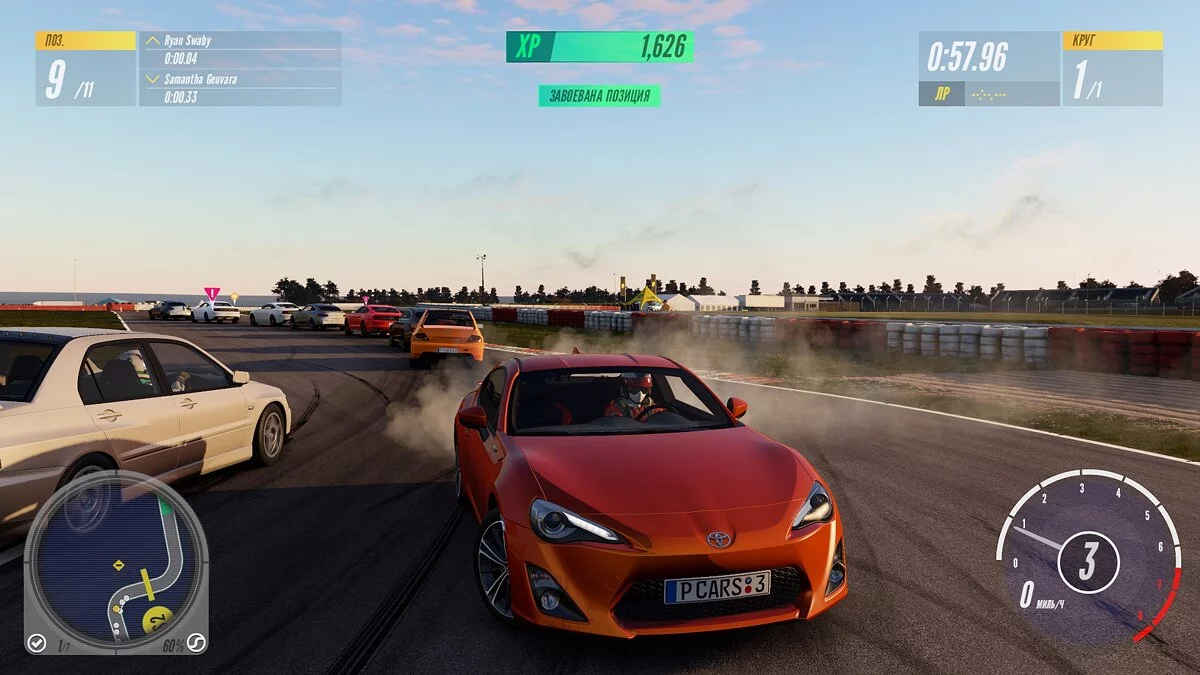The image size is (1200, 675).
Task: Click the S-curve icon beside 60%
Action: point(196,643)
